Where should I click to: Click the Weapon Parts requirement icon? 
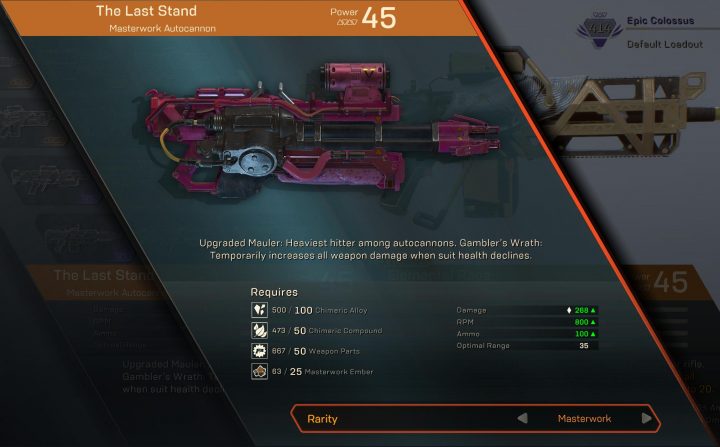coord(258,352)
